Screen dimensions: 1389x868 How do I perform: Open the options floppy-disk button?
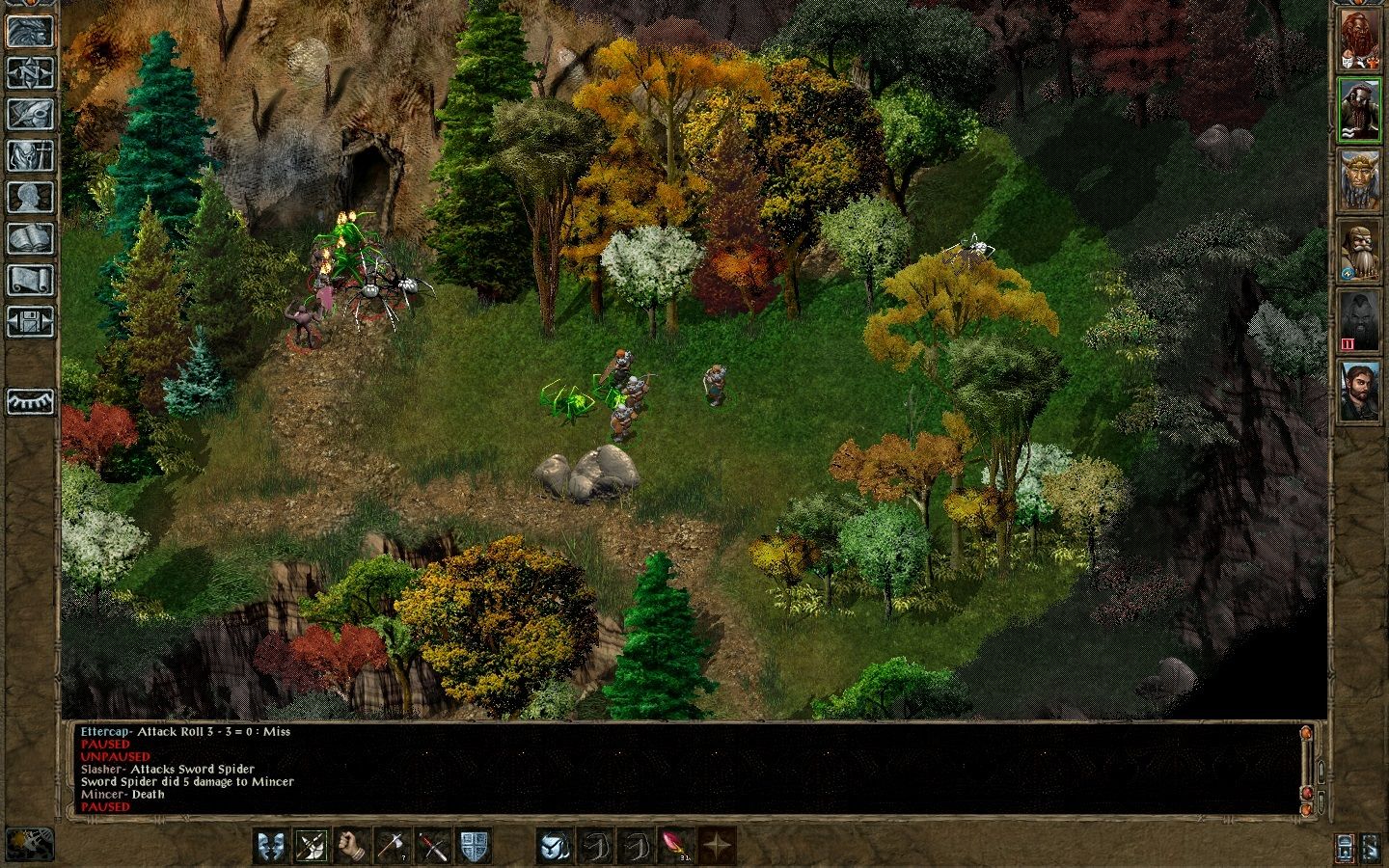tap(30, 321)
